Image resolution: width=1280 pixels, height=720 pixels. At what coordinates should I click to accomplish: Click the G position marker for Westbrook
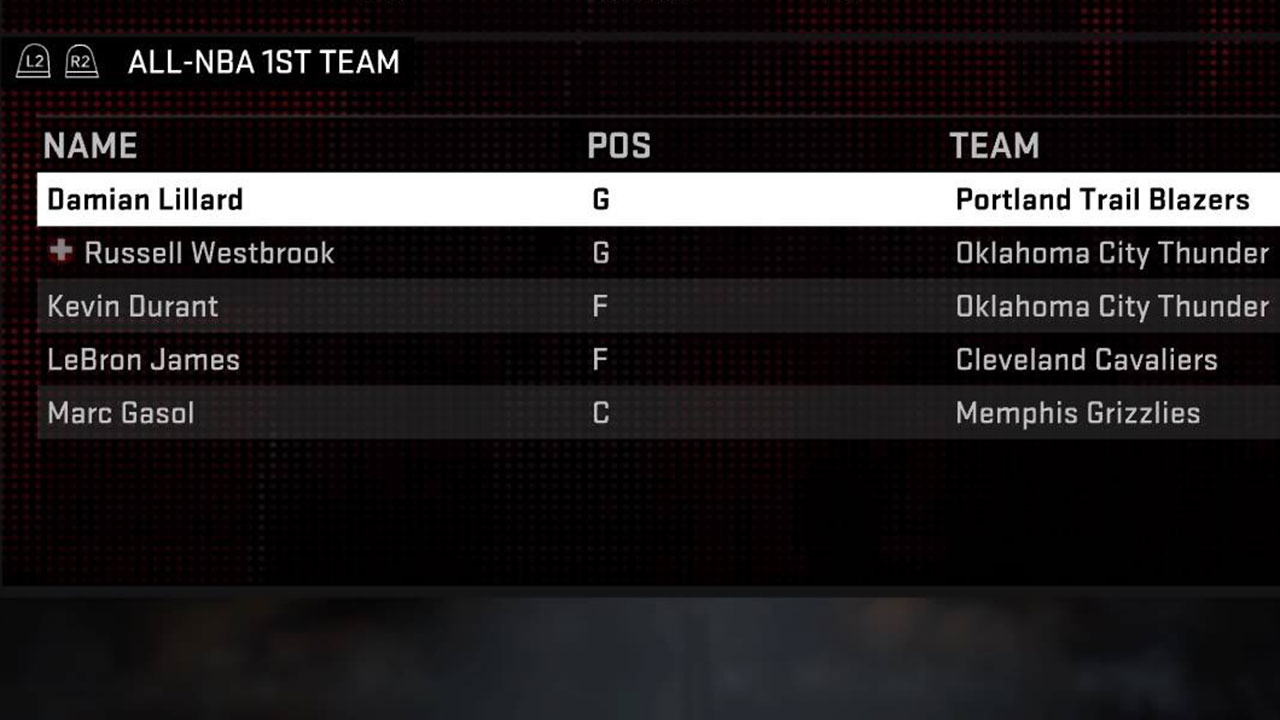pos(600,253)
